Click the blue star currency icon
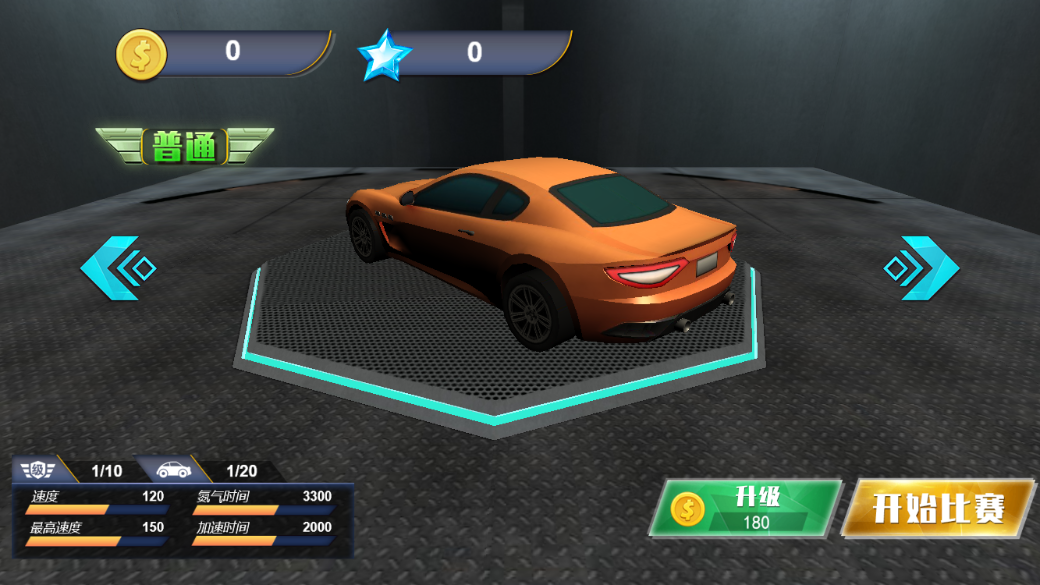 [385, 55]
